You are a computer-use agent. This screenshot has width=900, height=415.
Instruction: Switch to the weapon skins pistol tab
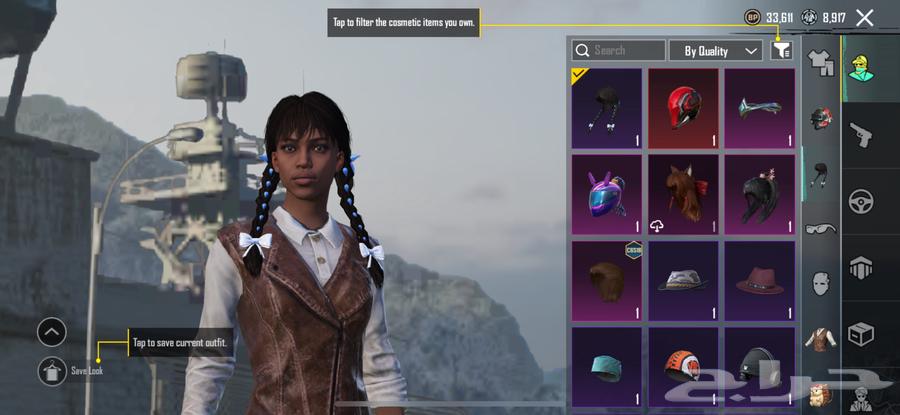[860, 135]
